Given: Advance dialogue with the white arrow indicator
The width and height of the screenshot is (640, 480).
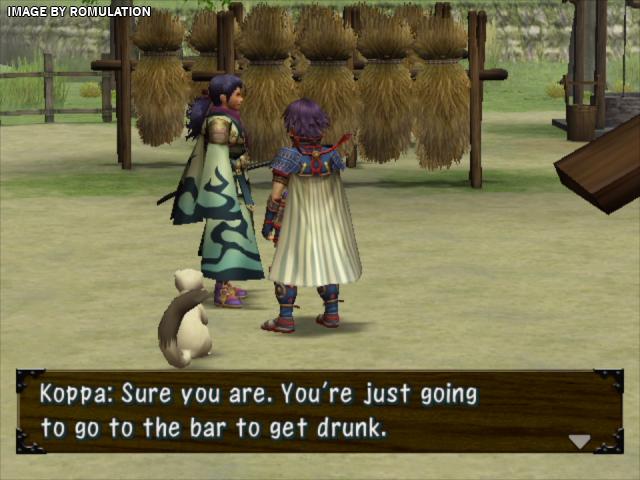Looking at the screenshot, I should click(579, 441).
